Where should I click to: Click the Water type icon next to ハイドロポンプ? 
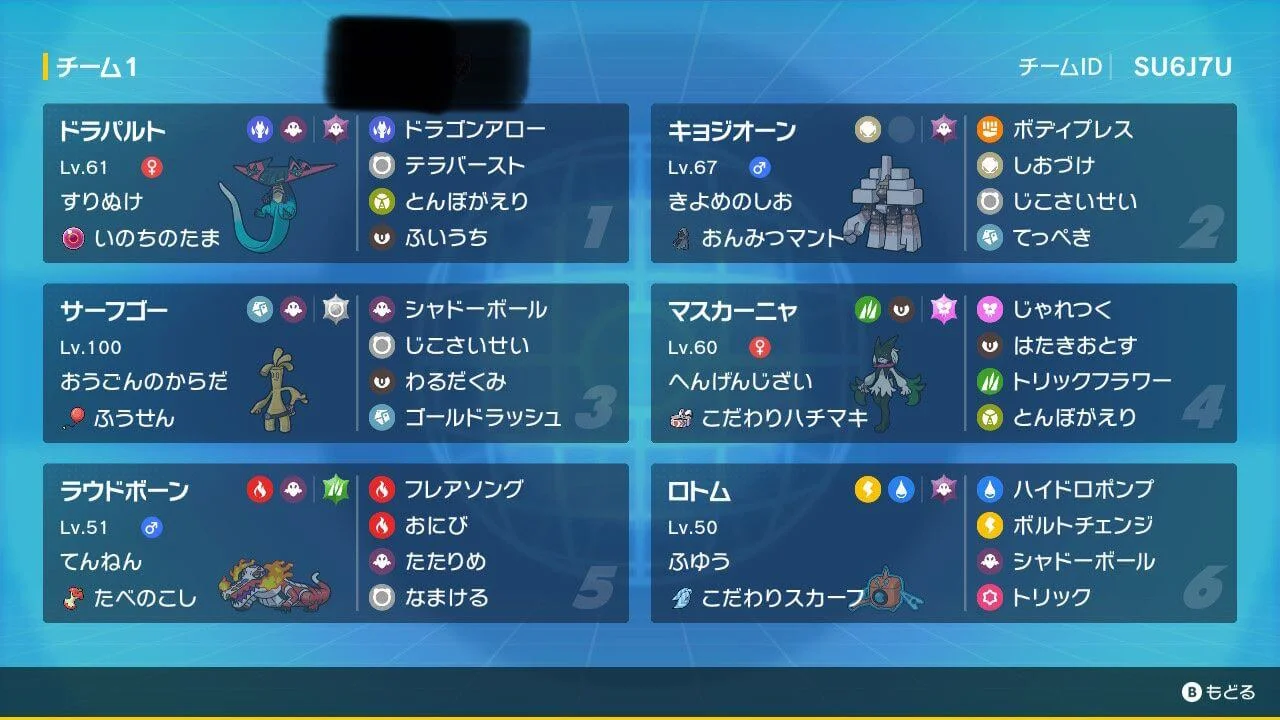992,489
